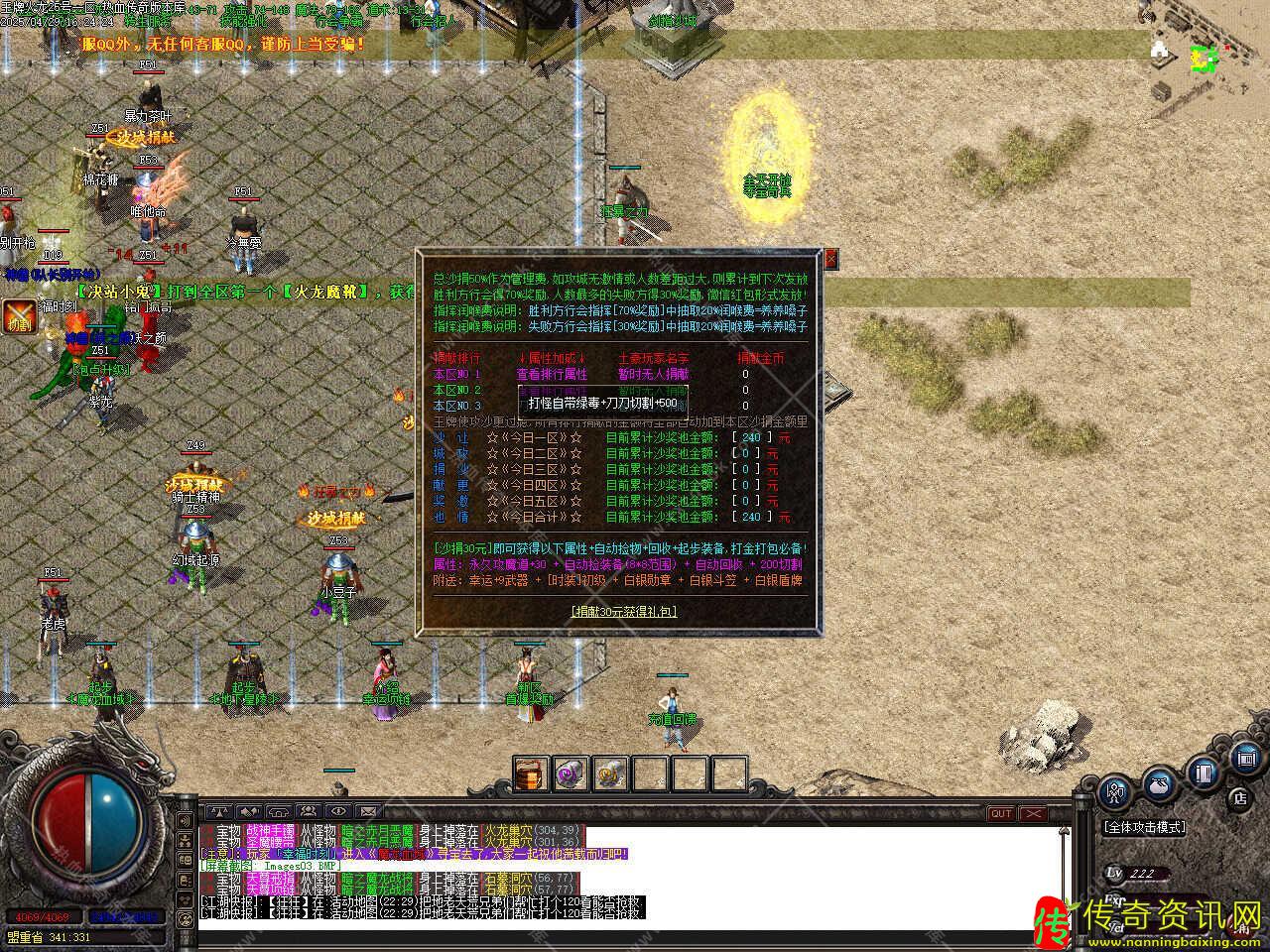
Task: Open the bag round icon
Action: coord(1159,785)
